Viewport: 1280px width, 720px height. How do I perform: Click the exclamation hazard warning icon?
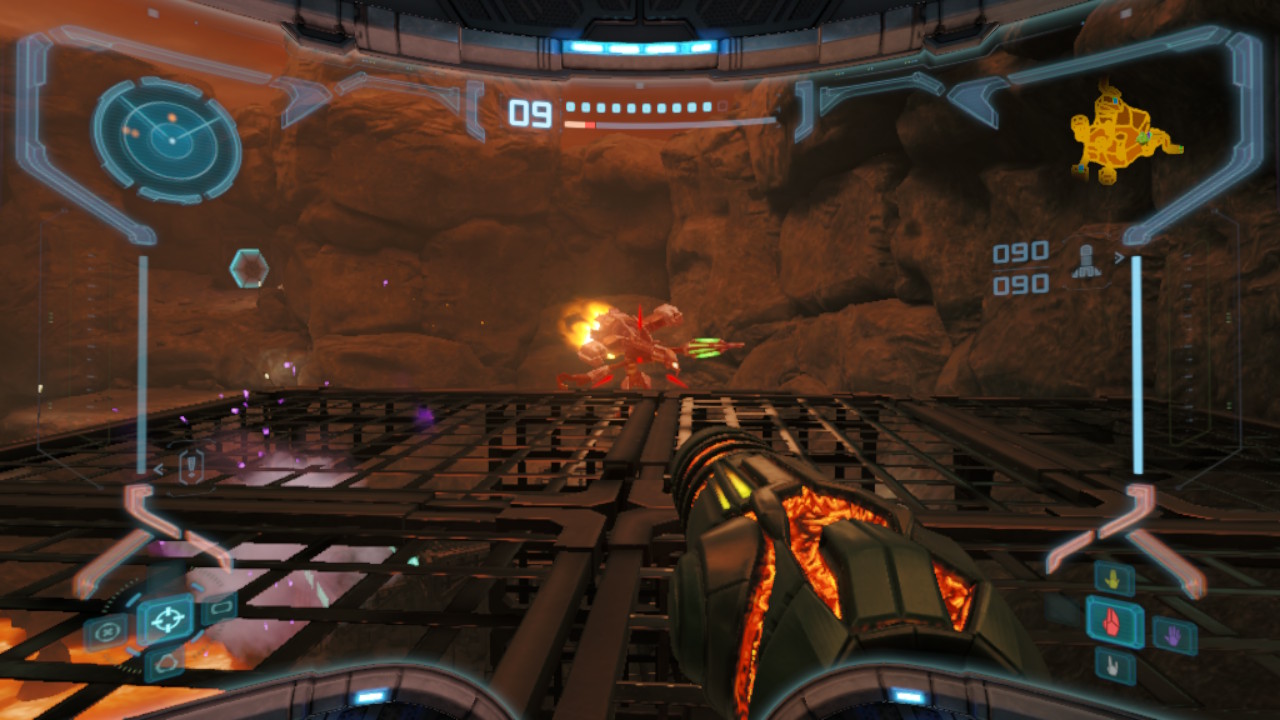[191, 466]
